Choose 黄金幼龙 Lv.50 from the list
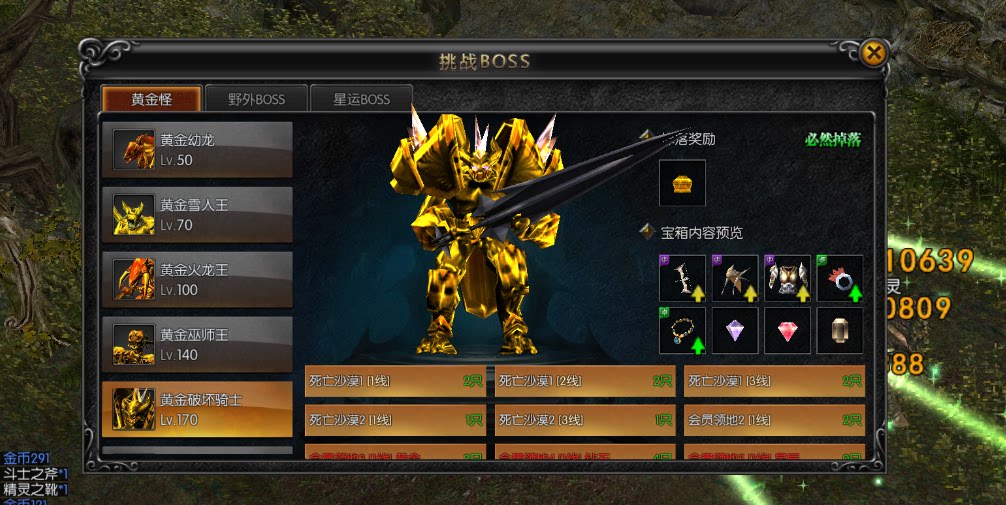This screenshot has width=1006, height=505. tap(197, 150)
